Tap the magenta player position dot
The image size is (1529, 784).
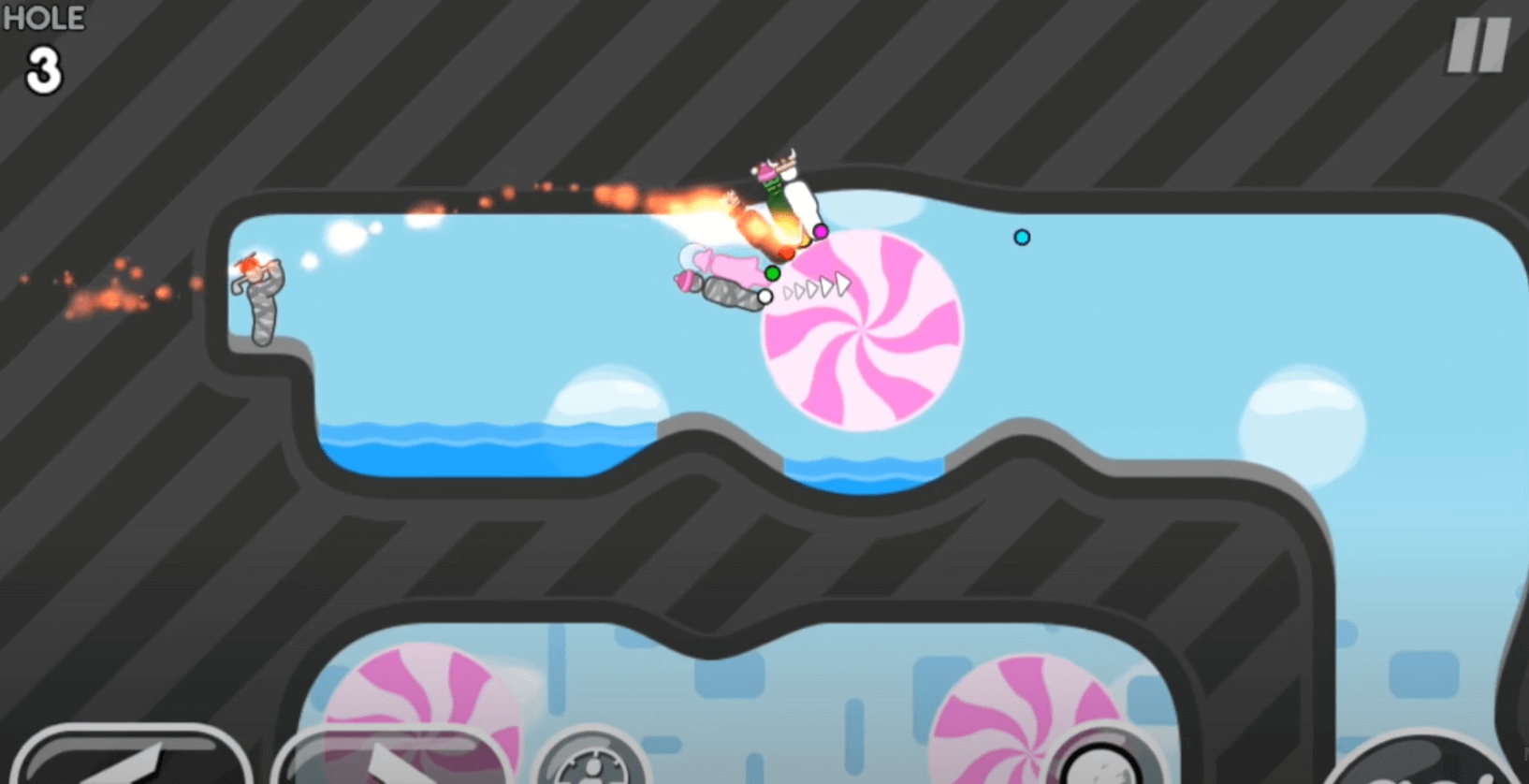click(x=821, y=229)
